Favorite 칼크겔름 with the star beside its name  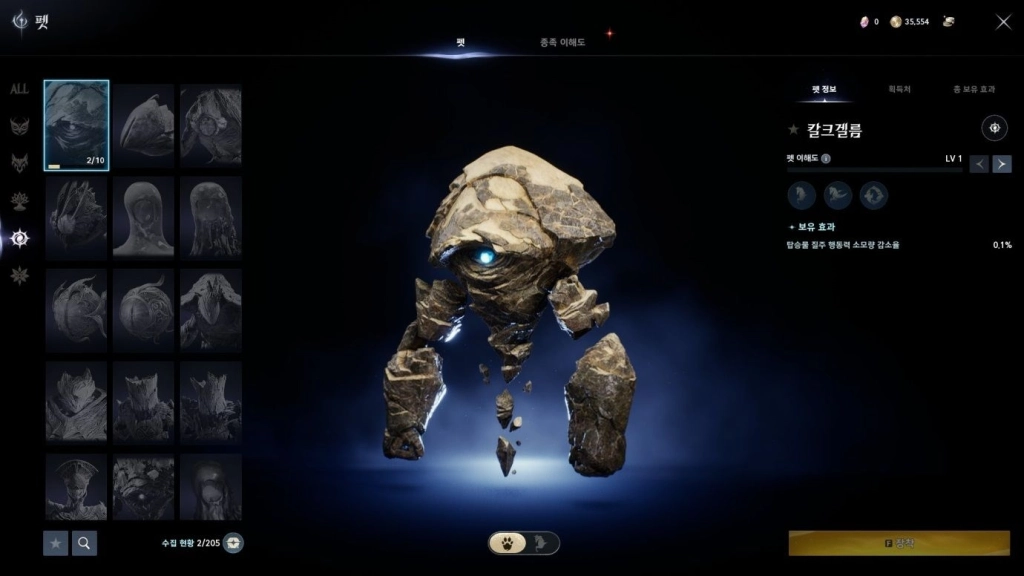click(793, 129)
